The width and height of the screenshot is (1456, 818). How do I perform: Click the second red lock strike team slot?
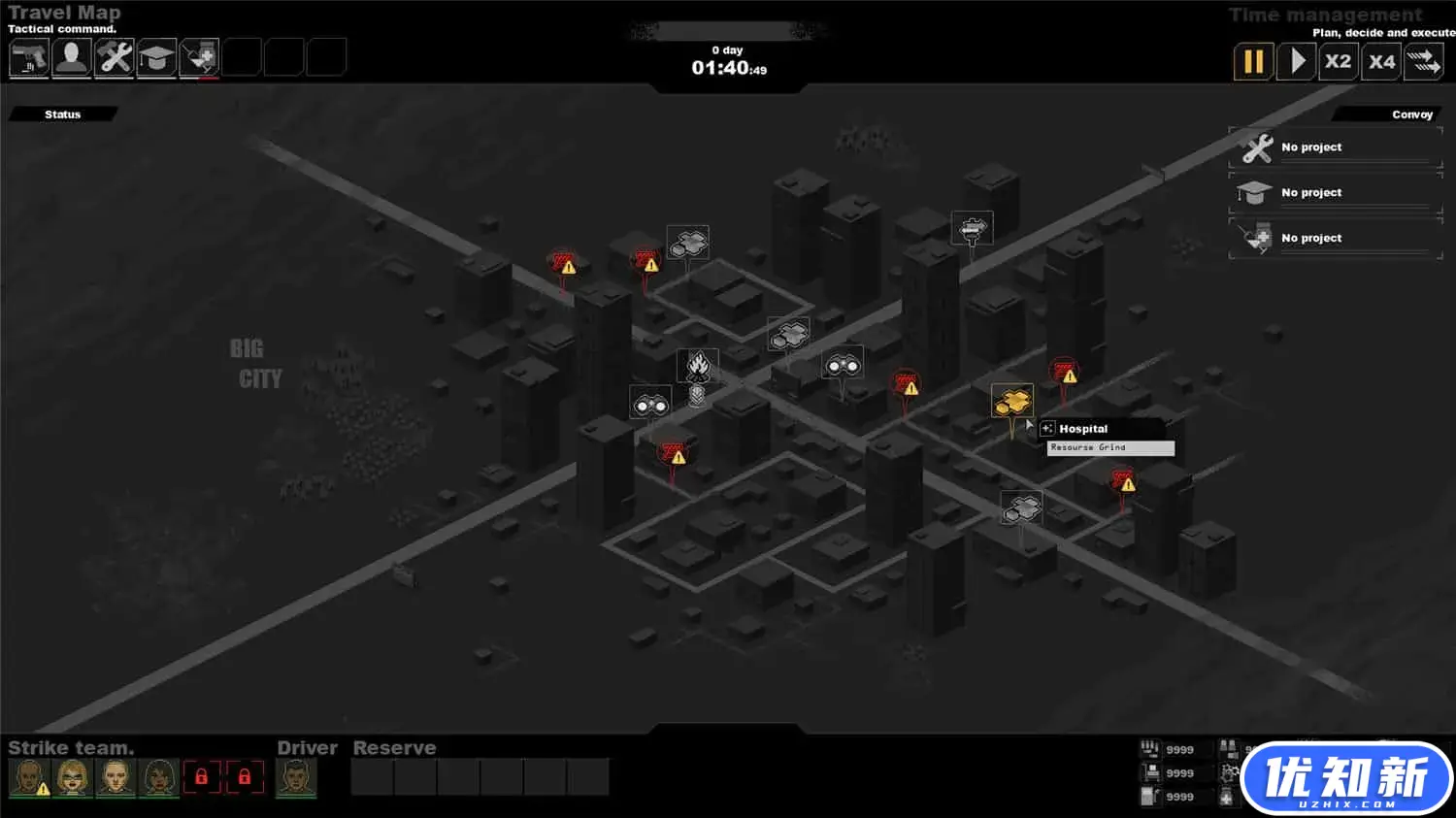pos(244,776)
